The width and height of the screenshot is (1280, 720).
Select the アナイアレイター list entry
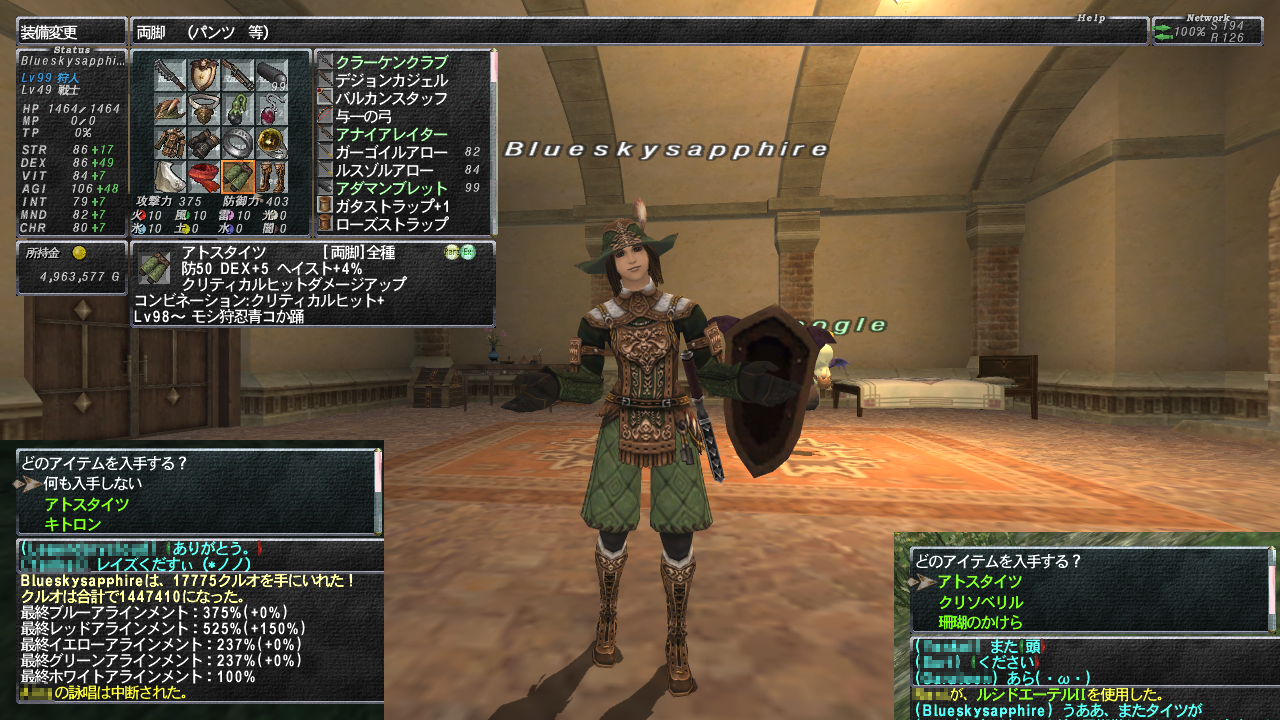coord(391,134)
